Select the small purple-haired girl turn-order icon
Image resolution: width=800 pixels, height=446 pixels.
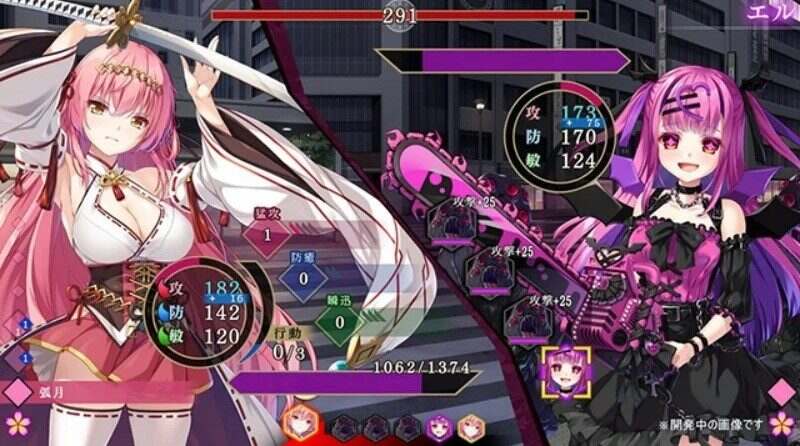pyautogui.click(x=439, y=427)
